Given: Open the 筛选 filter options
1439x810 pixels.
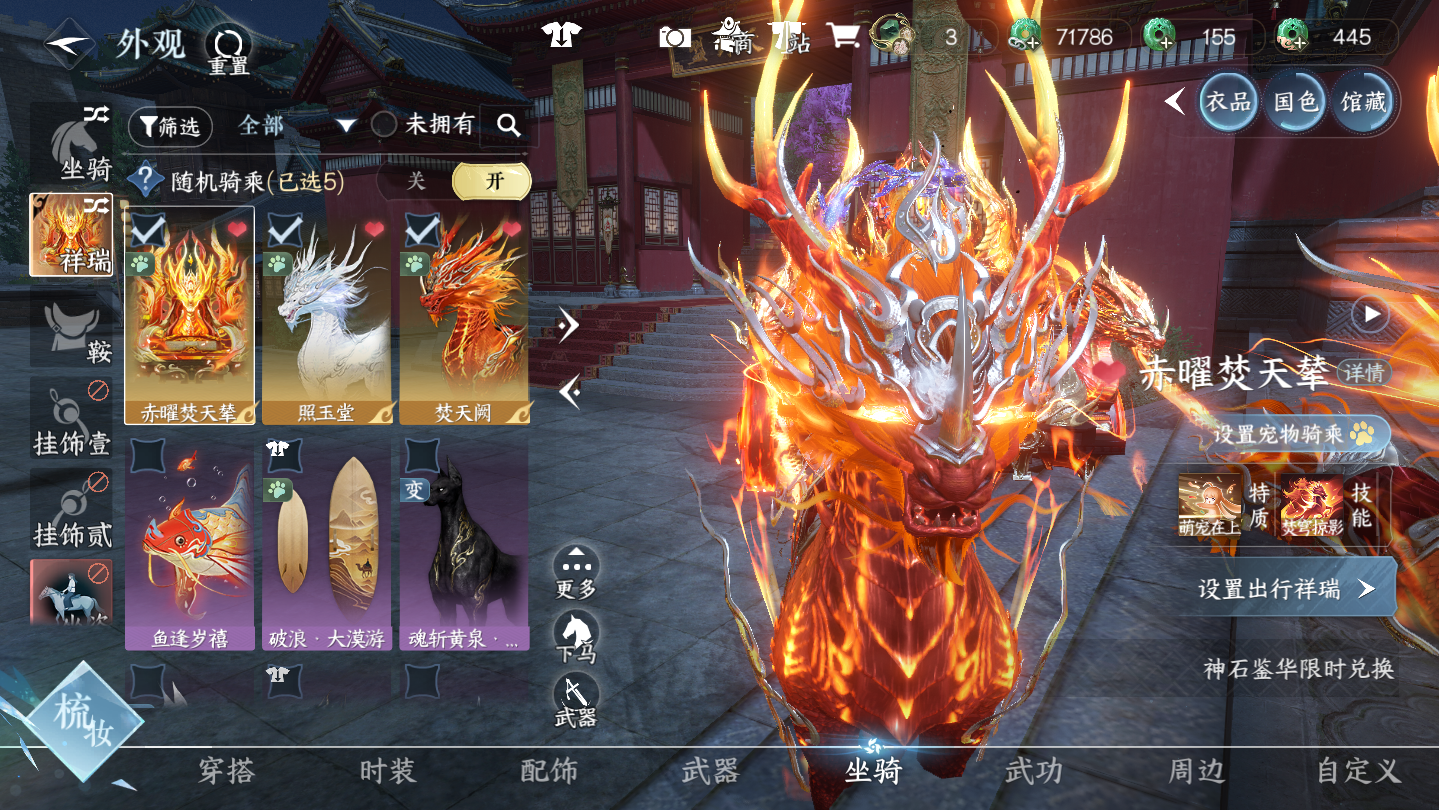Looking at the screenshot, I should point(170,126).
